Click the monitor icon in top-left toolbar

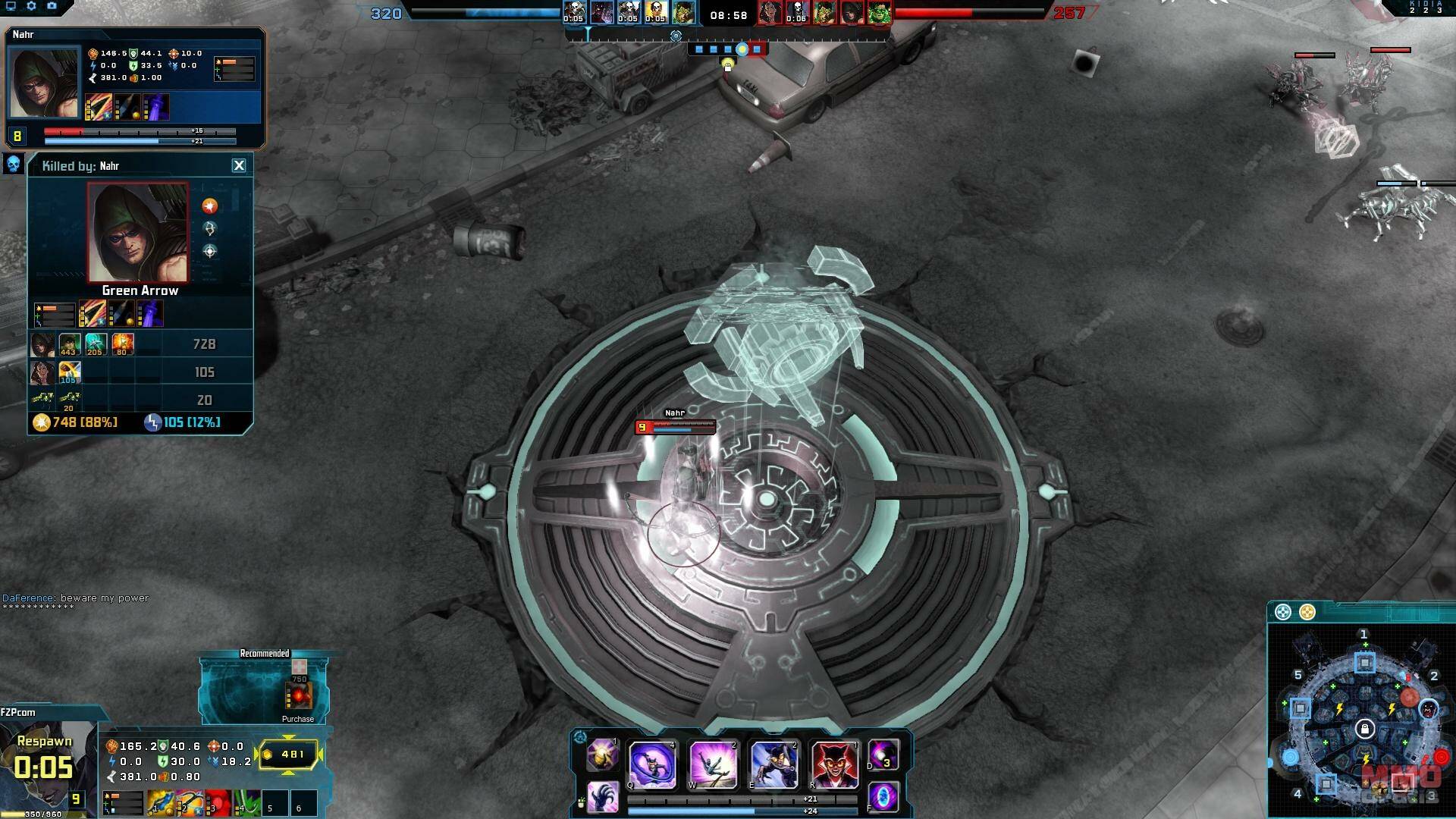tap(11, 6)
